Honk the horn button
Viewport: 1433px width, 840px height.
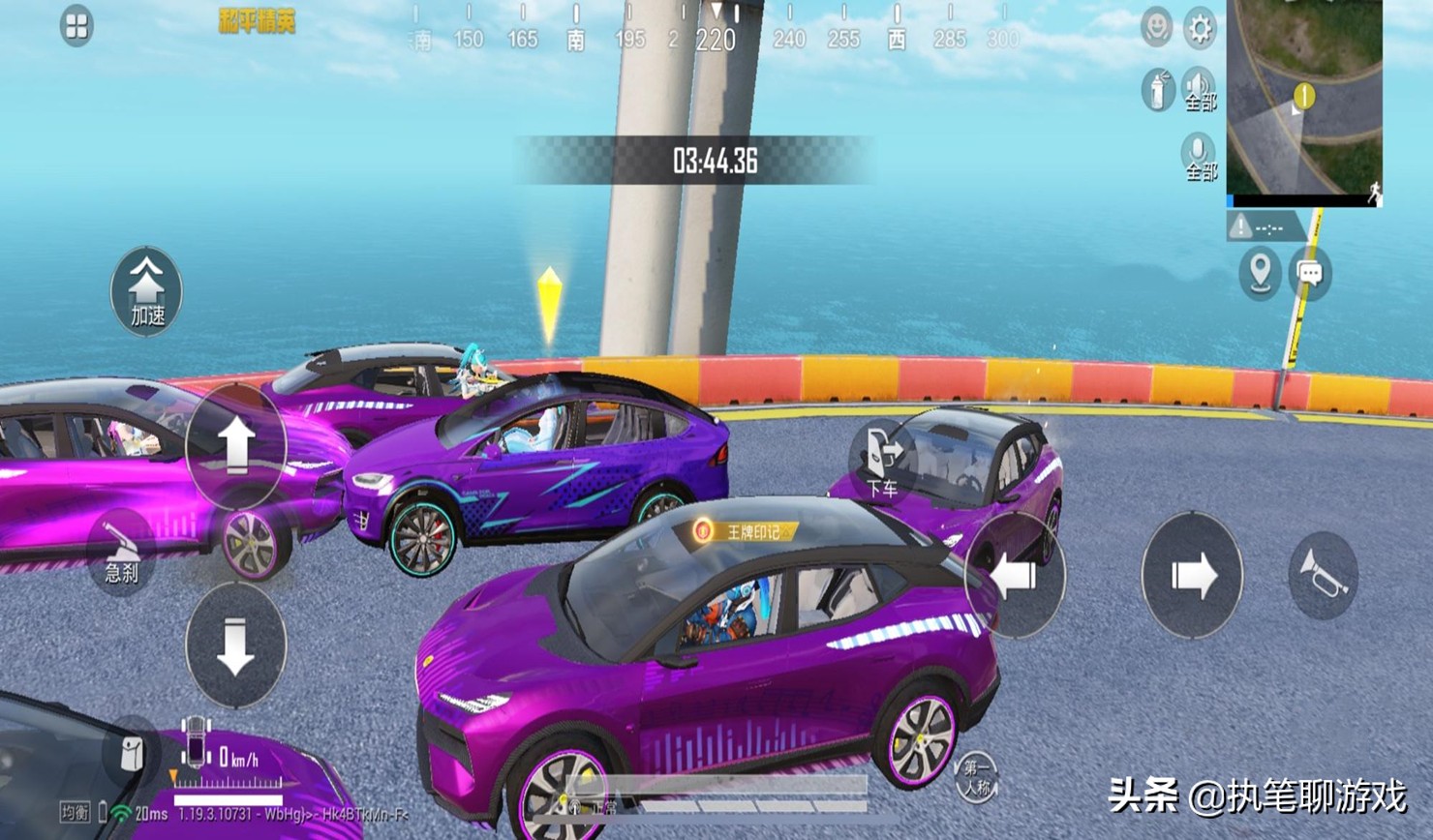[1323, 577]
